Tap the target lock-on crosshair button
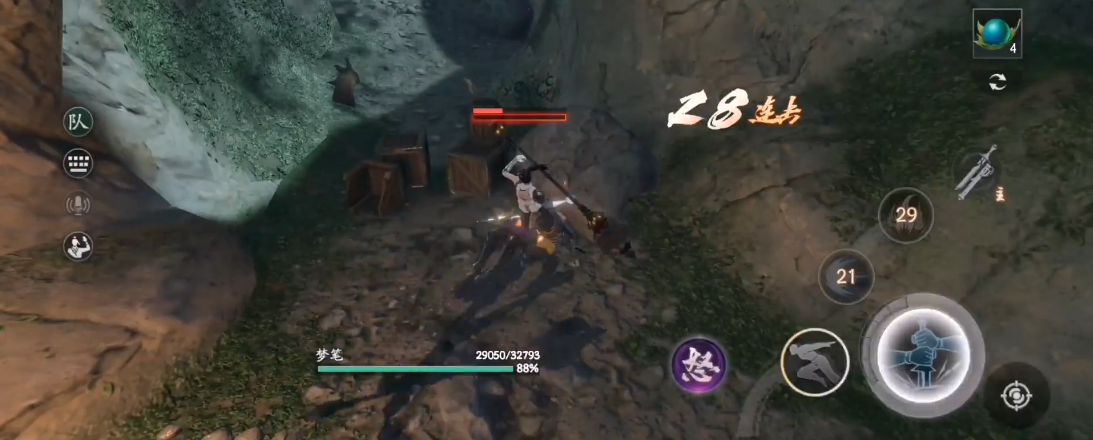Screen dimensions: 1093x440 point(1016,396)
